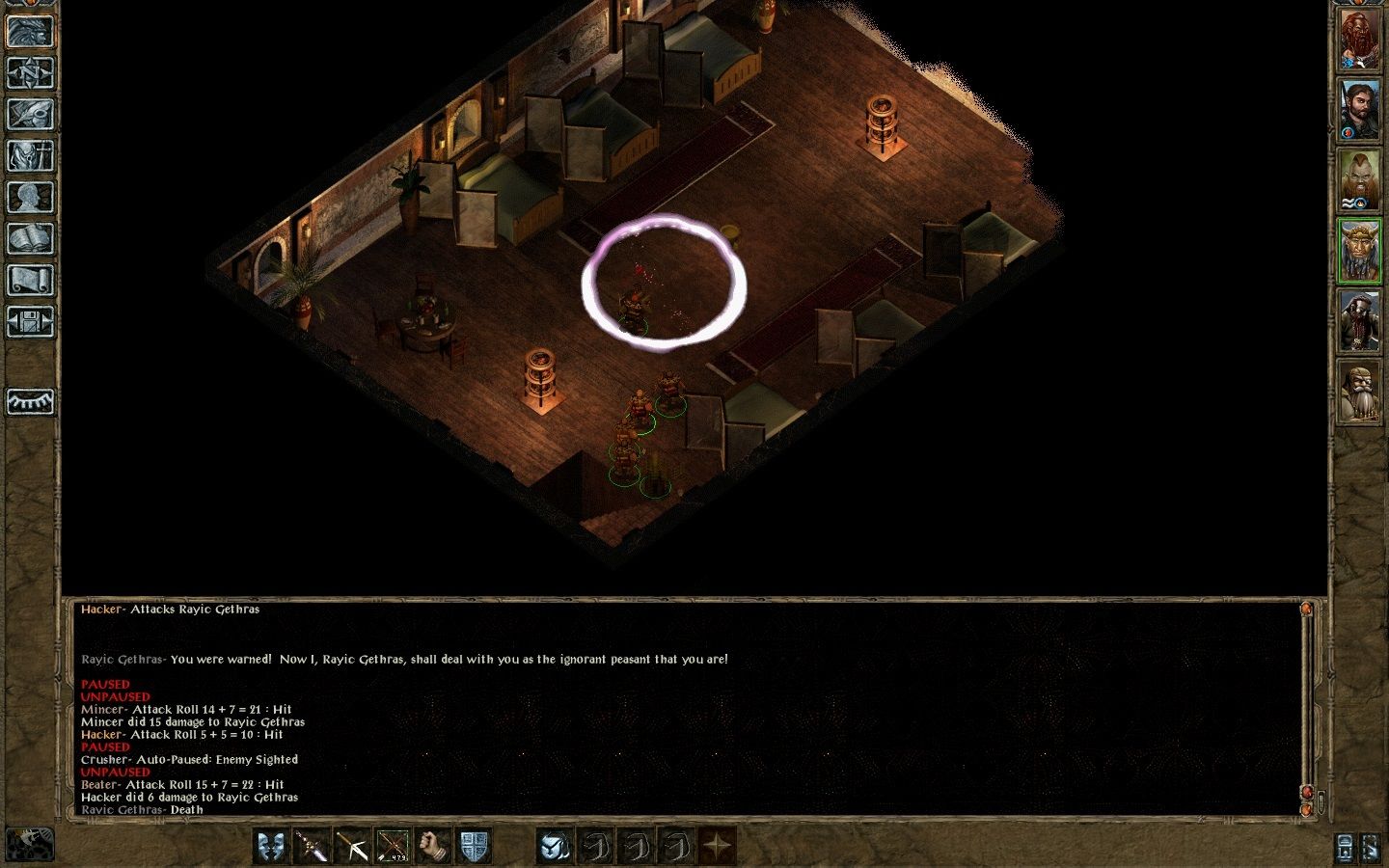
Task: Open the journal quill icon
Action: point(30,114)
